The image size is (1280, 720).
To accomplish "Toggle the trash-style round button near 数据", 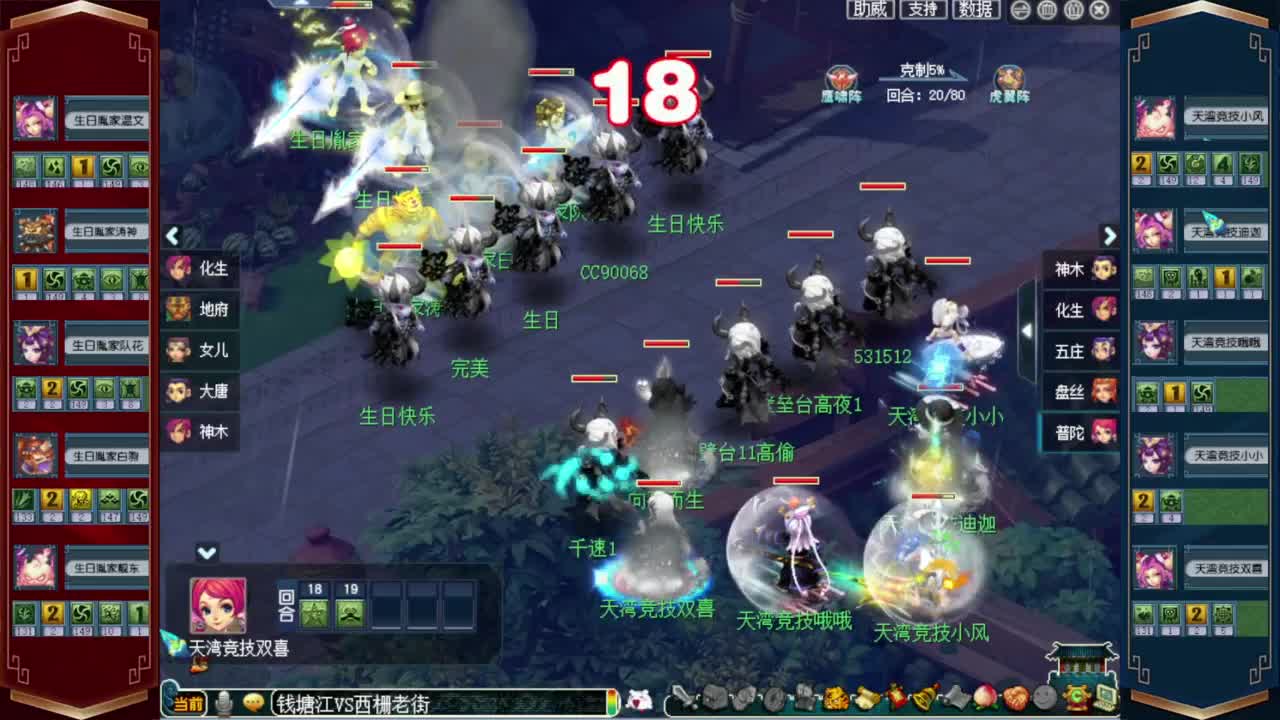I will coord(1046,10).
